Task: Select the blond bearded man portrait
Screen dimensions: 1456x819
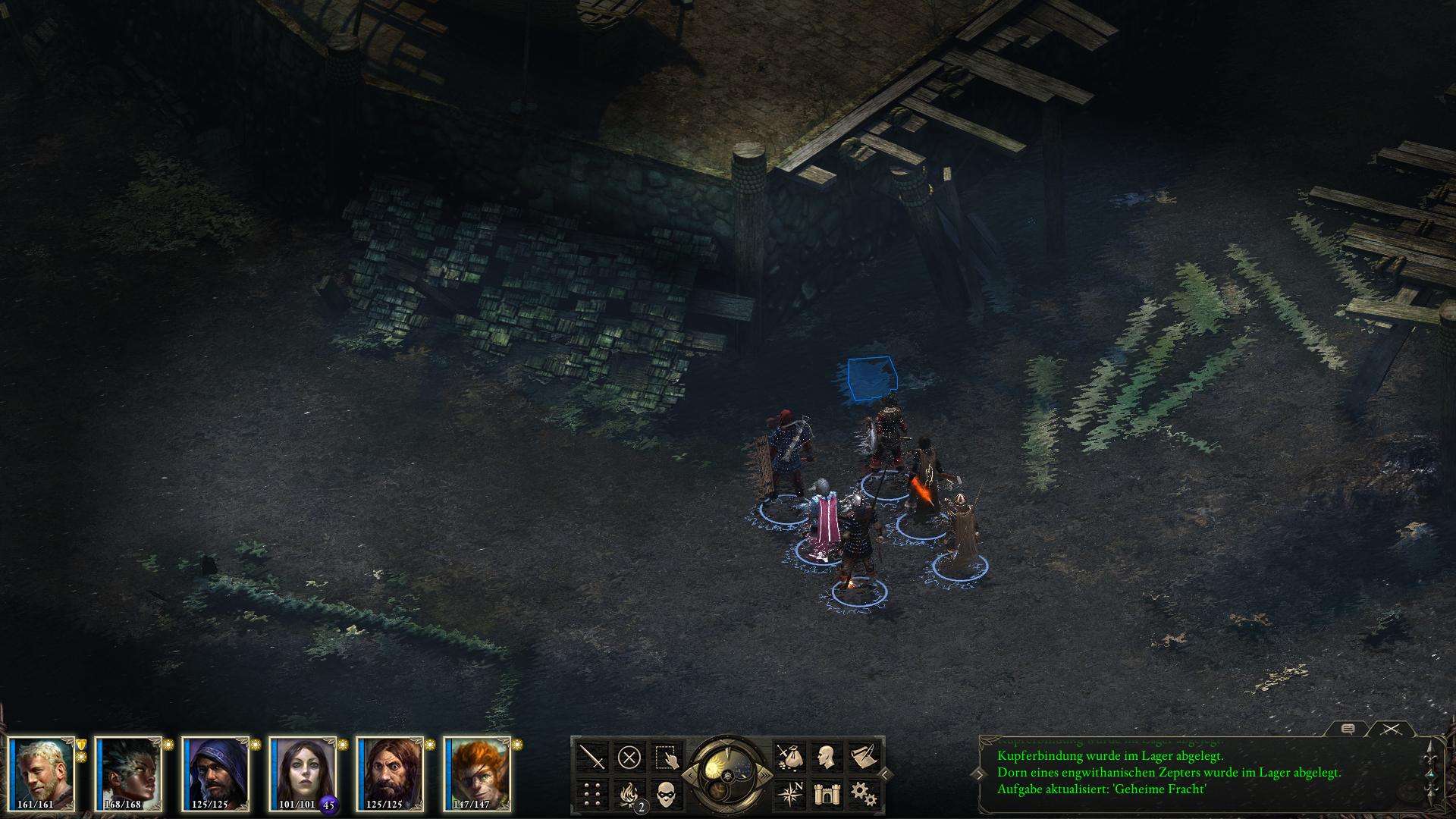Action: tap(42, 772)
